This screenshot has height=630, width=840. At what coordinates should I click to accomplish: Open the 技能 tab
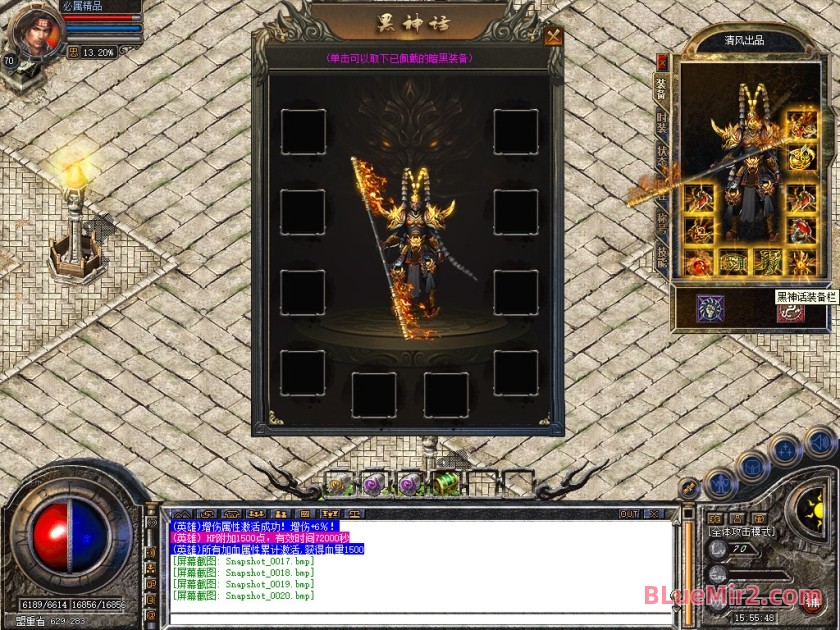coord(661,257)
